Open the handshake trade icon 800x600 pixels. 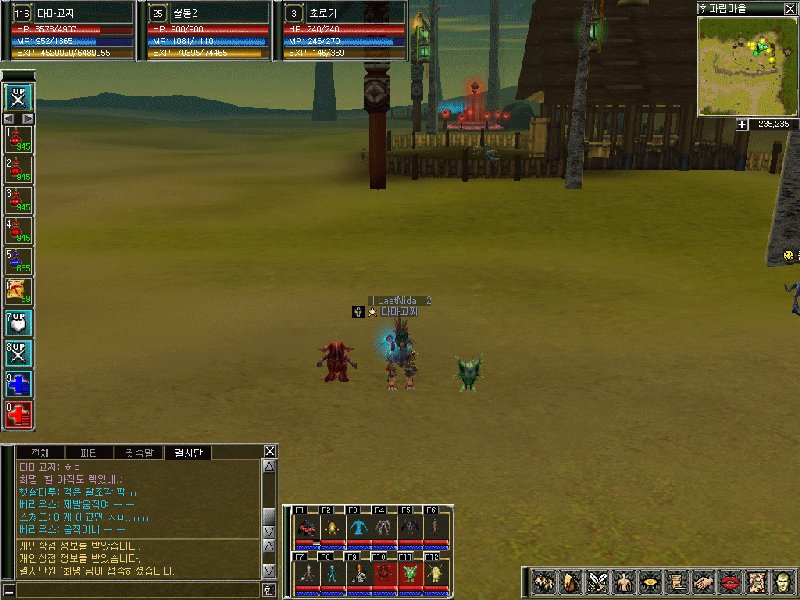tap(703, 582)
